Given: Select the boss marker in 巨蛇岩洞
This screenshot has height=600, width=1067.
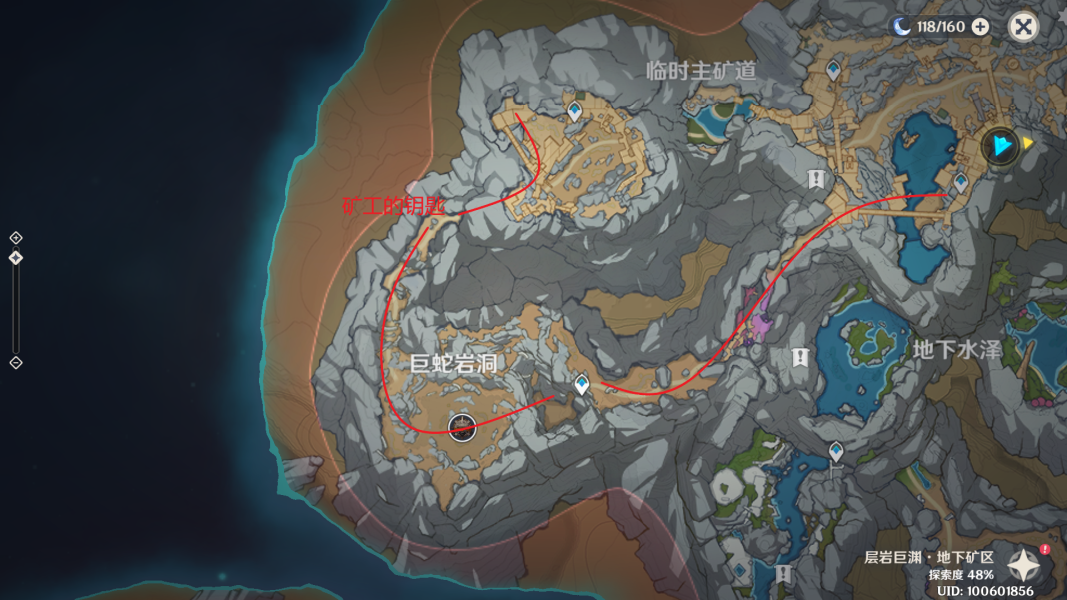Looking at the screenshot, I should (x=461, y=426).
